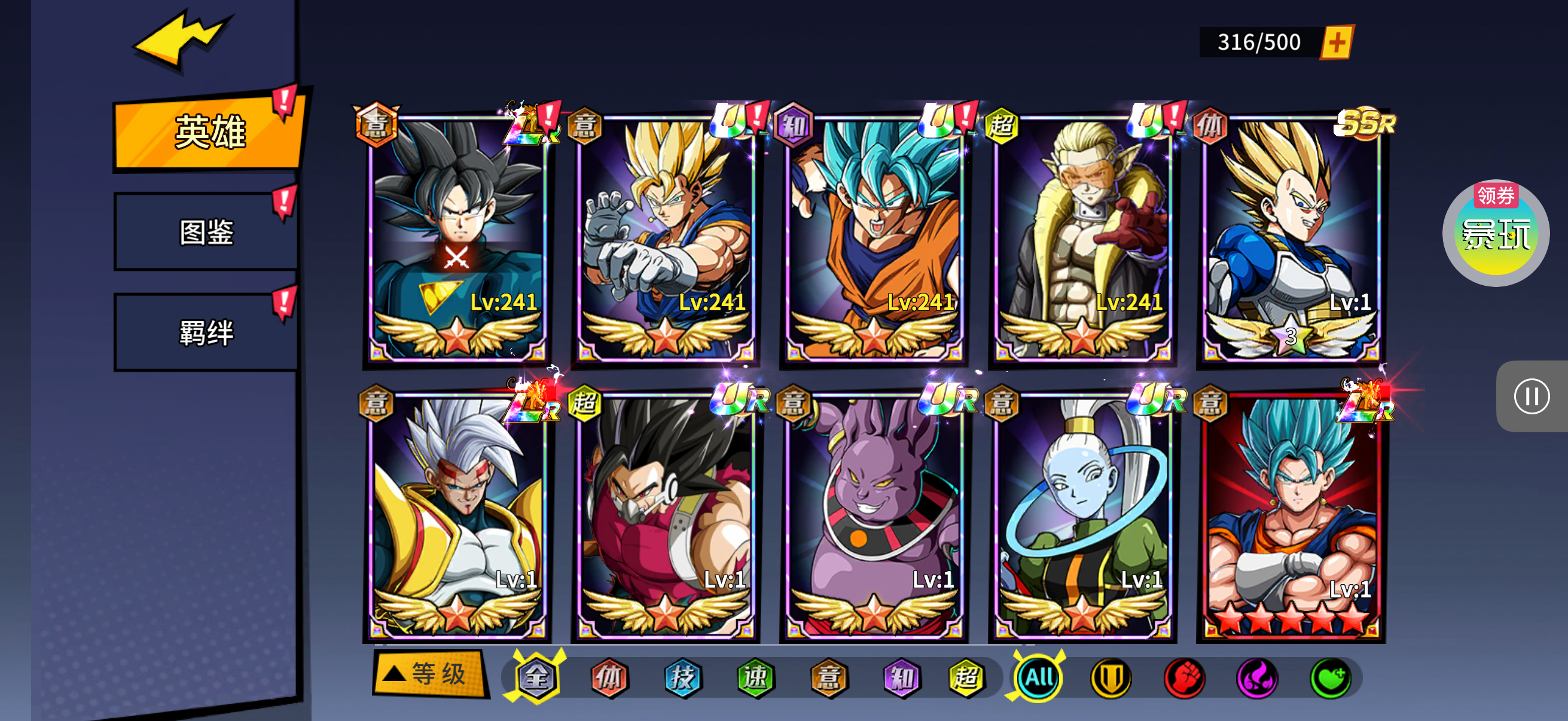Image resolution: width=1568 pixels, height=721 pixels.
Task: Expand hero capacity with the plus button
Action: point(1336,42)
